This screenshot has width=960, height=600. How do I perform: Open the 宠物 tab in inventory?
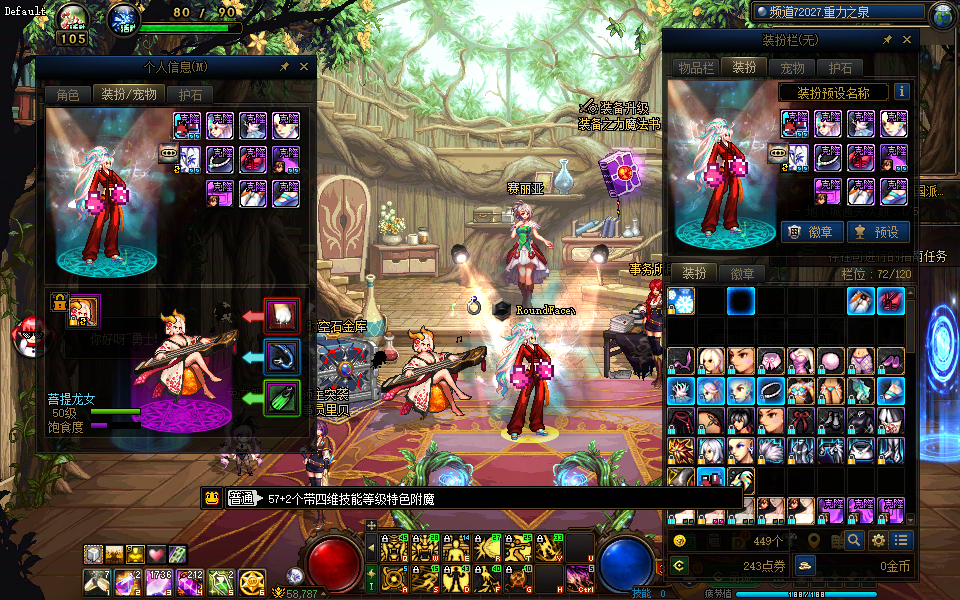point(792,67)
